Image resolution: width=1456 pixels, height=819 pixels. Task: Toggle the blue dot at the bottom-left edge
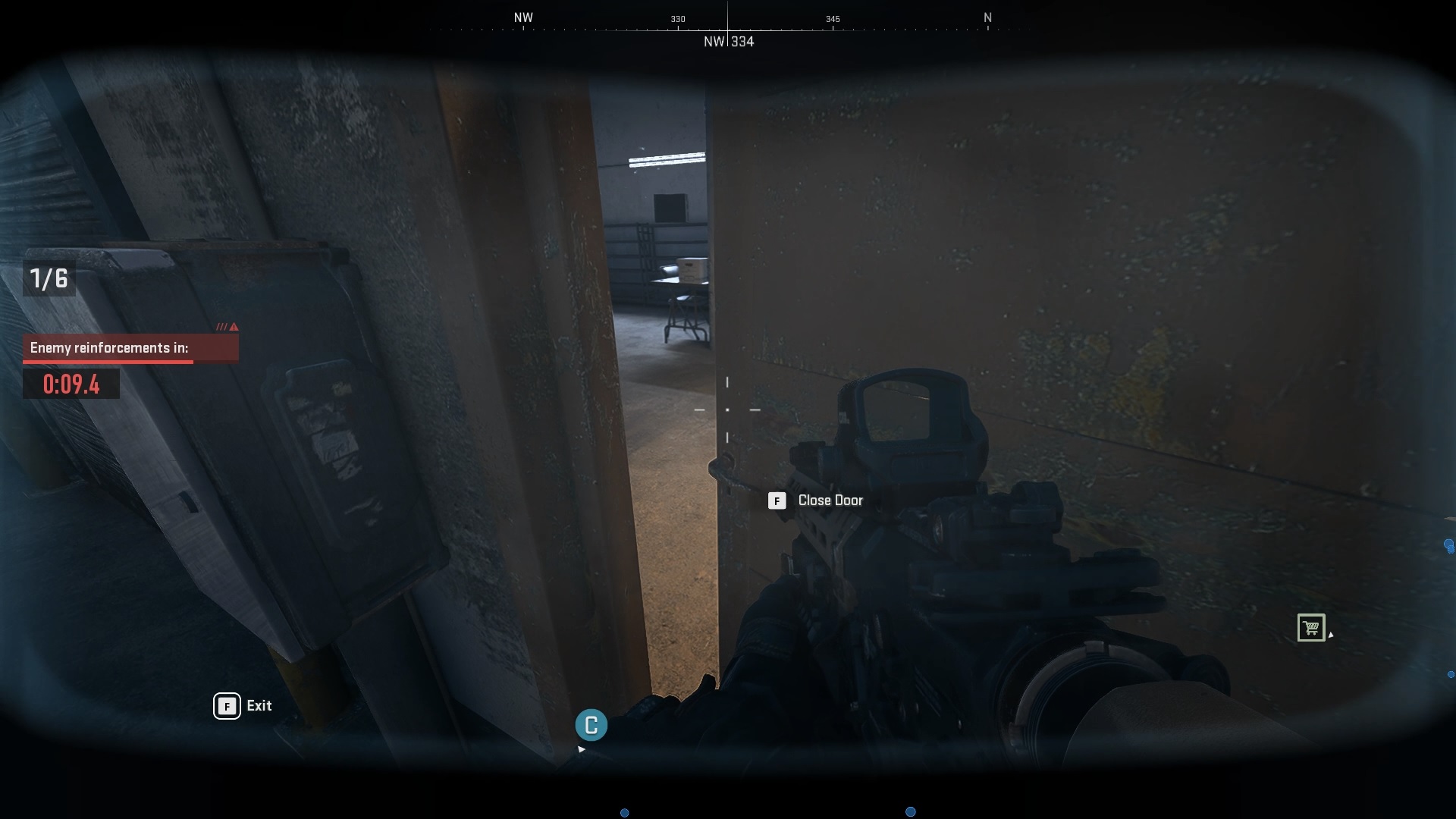[626, 812]
